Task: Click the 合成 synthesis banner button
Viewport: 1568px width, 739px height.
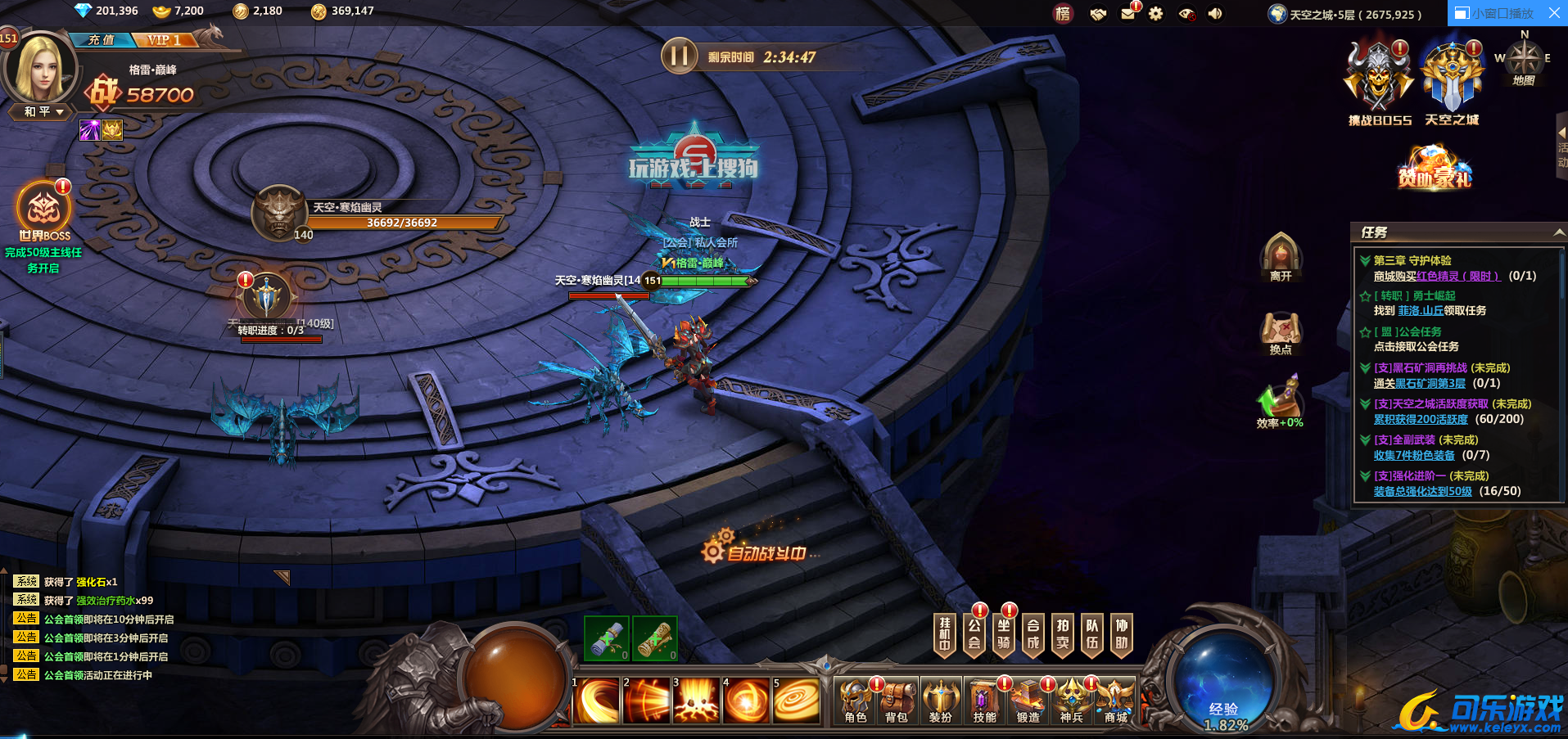Action: point(1033,634)
